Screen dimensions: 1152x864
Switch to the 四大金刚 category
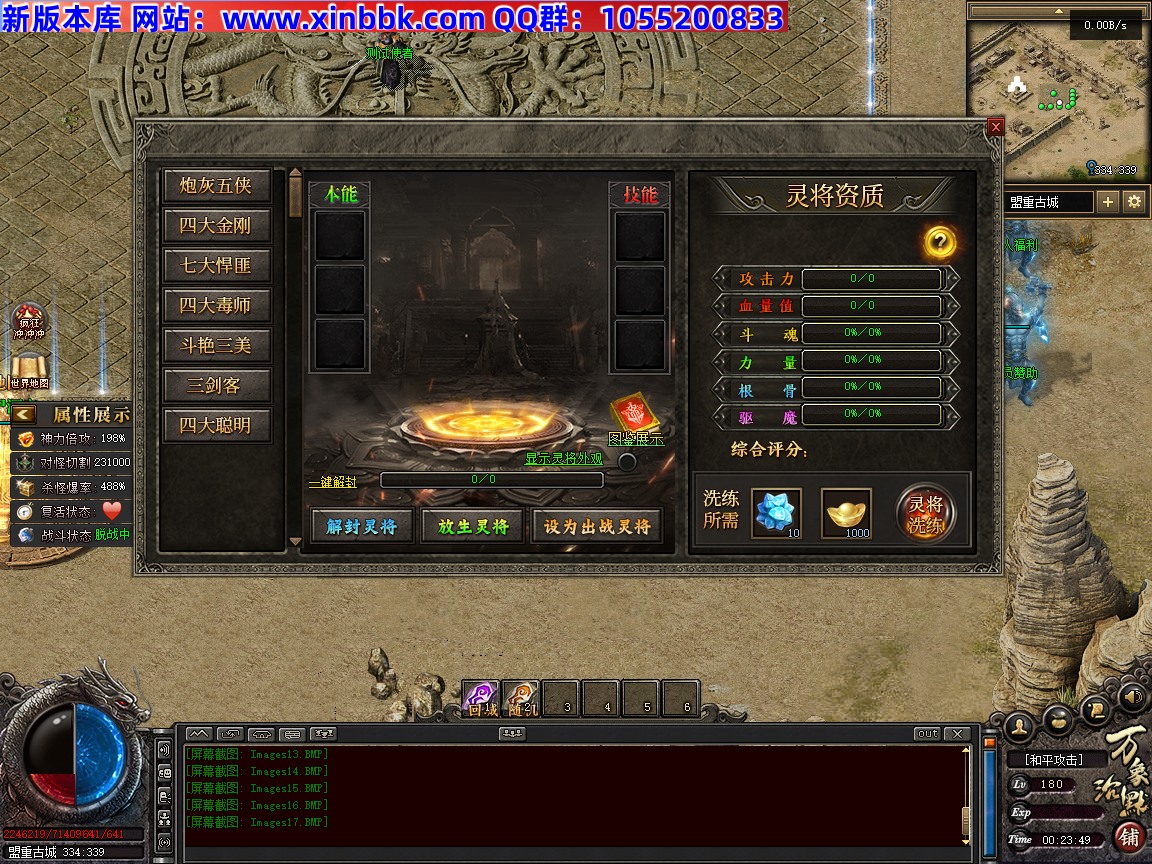click(x=216, y=226)
